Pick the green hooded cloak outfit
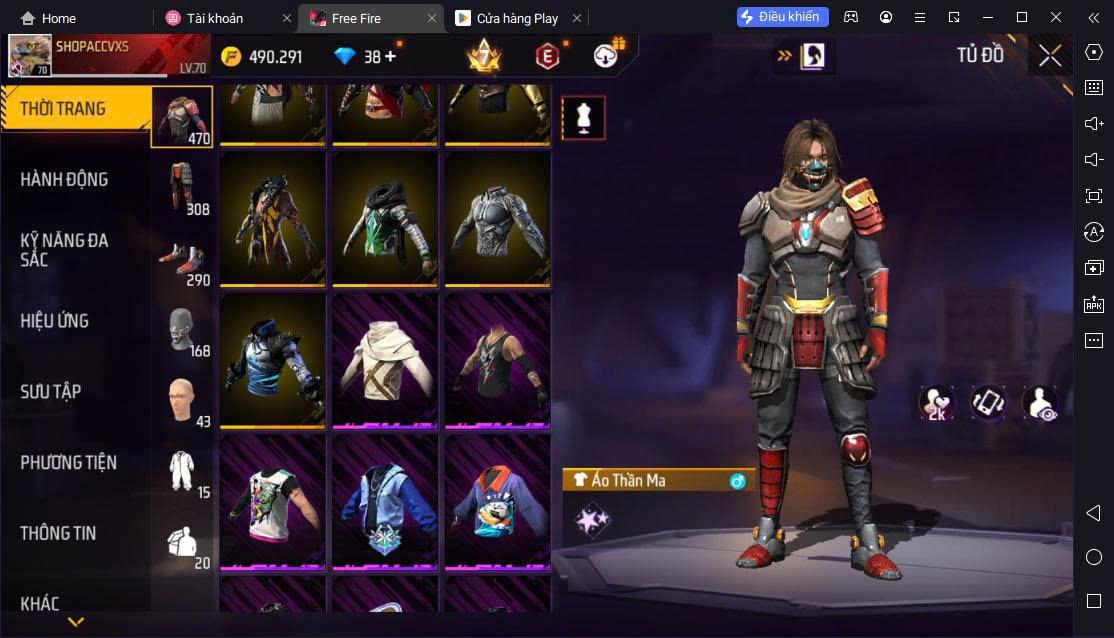 [385, 218]
